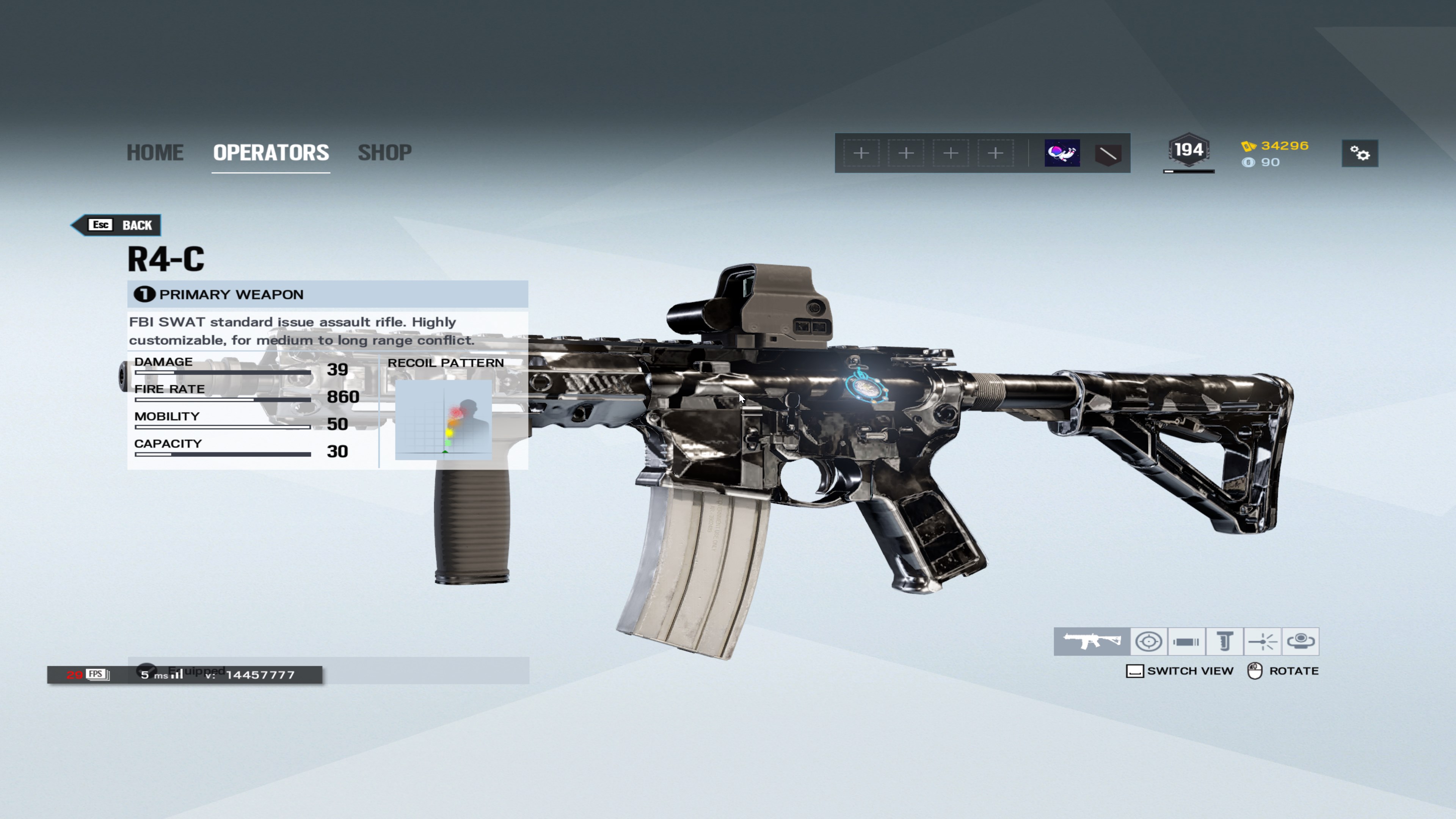
Task: Open settings with the gears icon
Action: click(1359, 153)
